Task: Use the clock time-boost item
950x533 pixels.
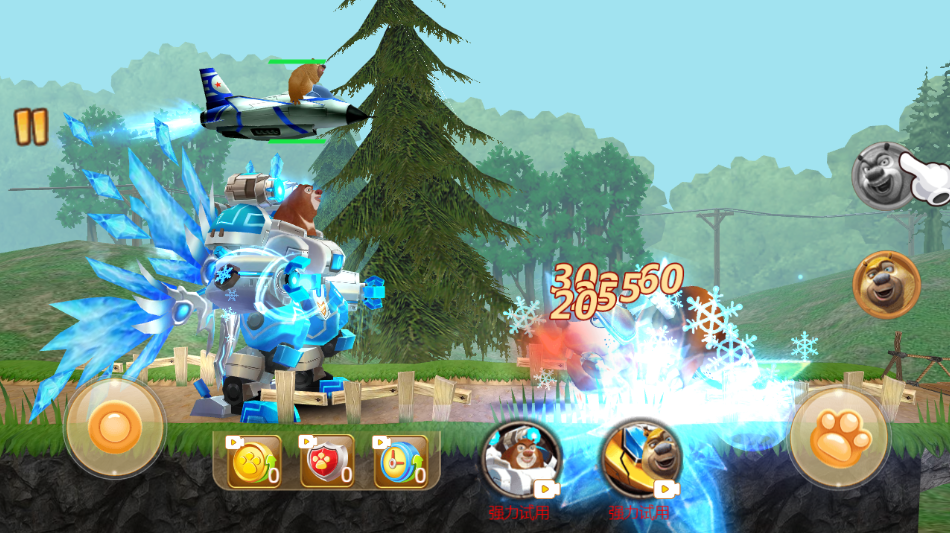Action: (401, 462)
